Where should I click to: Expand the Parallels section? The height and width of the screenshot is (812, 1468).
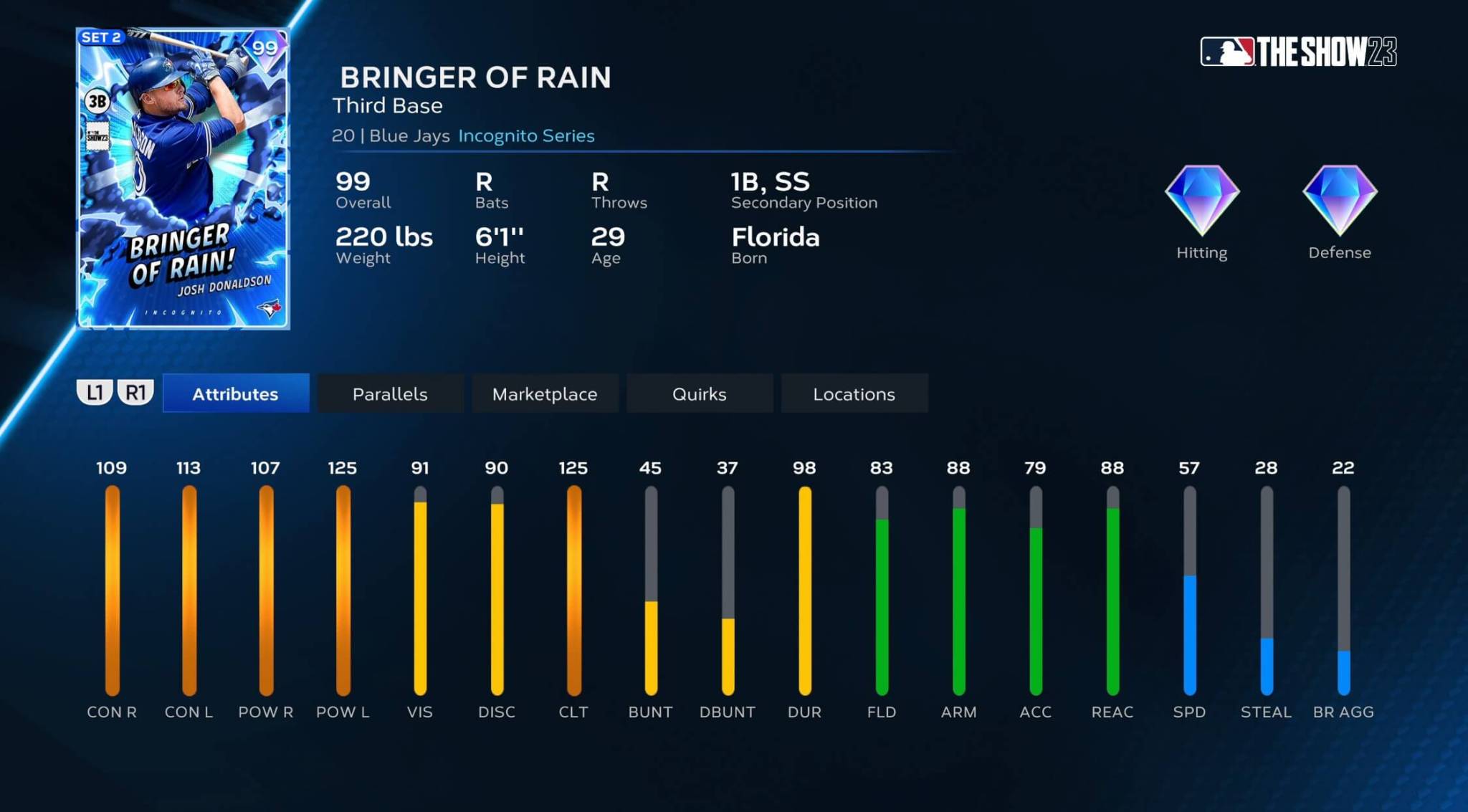pyautogui.click(x=390, y=393)
